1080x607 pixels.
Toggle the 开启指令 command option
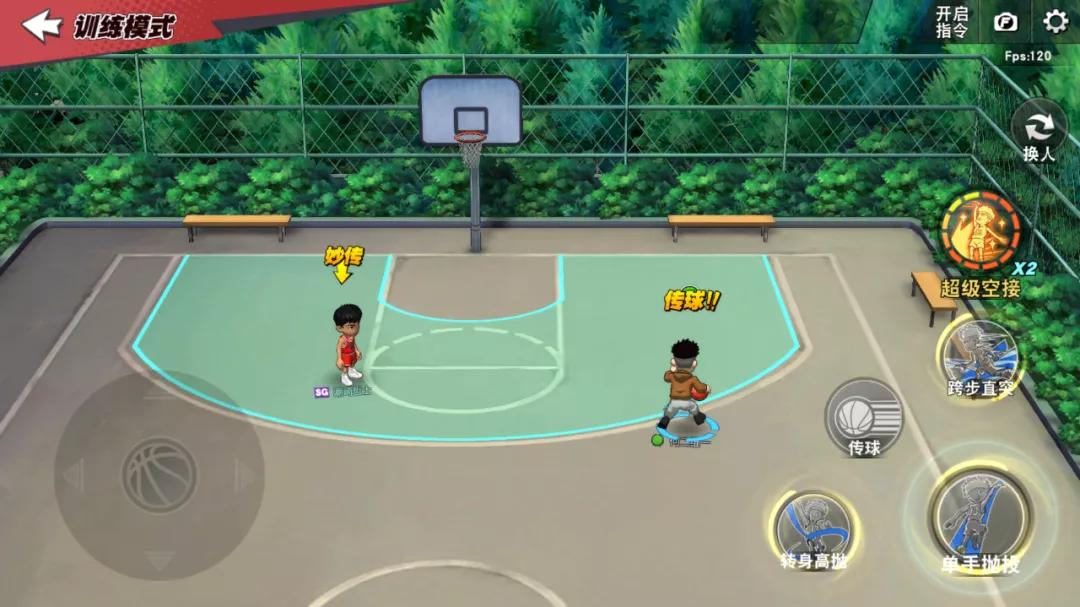[951, 22]
